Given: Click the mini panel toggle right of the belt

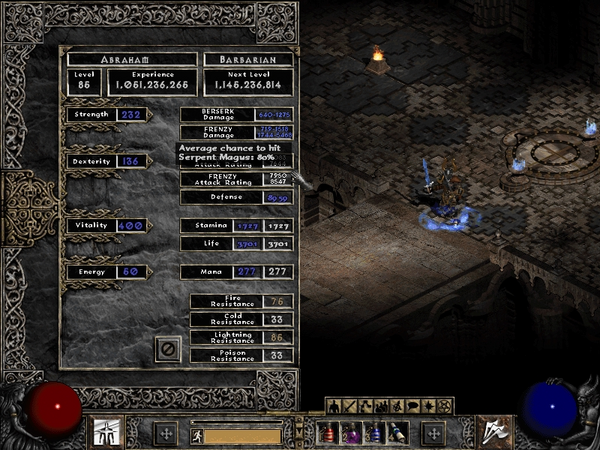Looking at the screenshot, I should [433, 433].
